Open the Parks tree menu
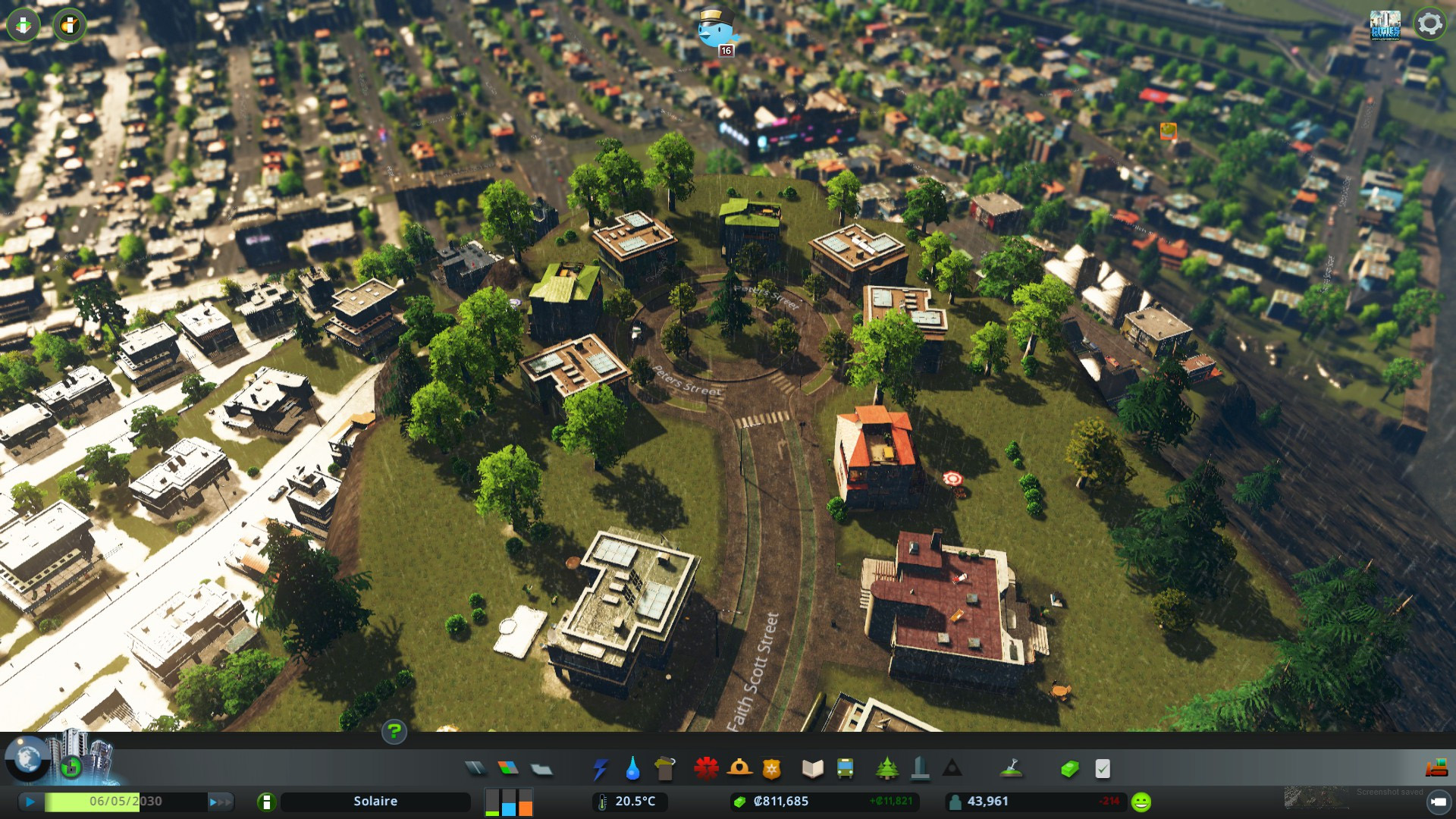Viewport: 1456px width, 819px height. pyautogui.click(x=886, y=769)
